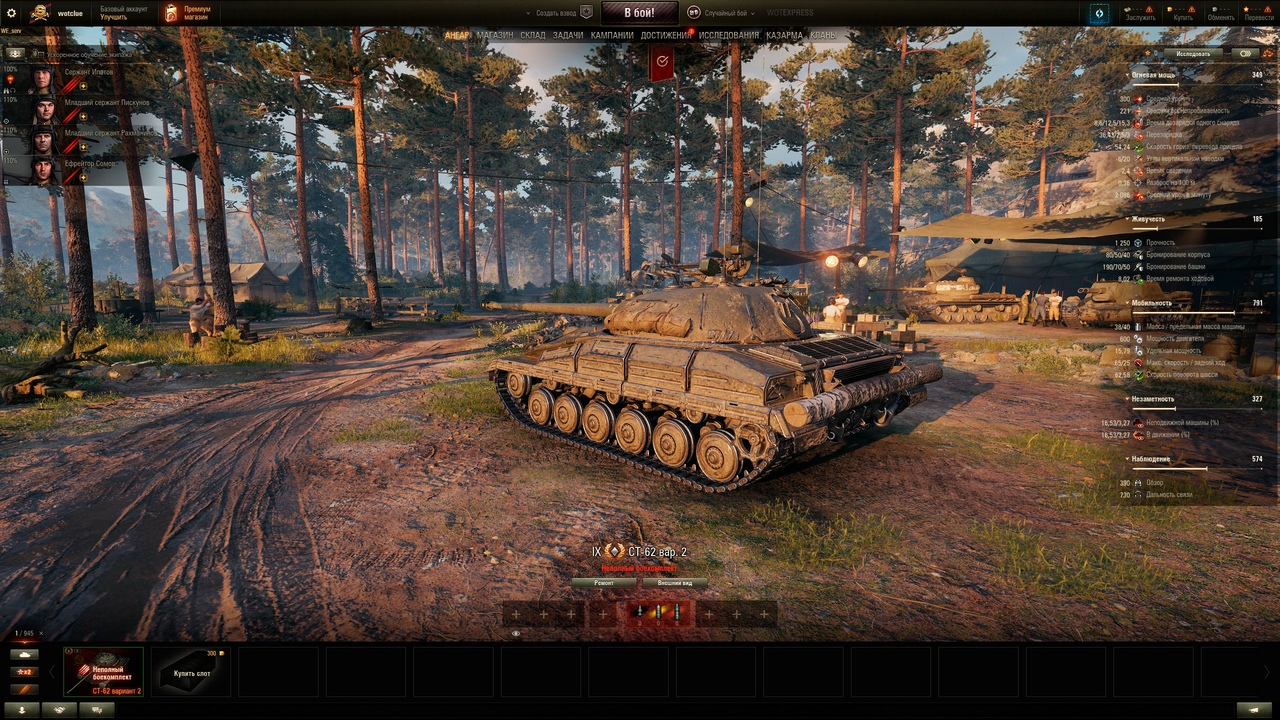Start battle with the "В бой!" button
The image size is (1280, 720).
[x=639, y=13]
